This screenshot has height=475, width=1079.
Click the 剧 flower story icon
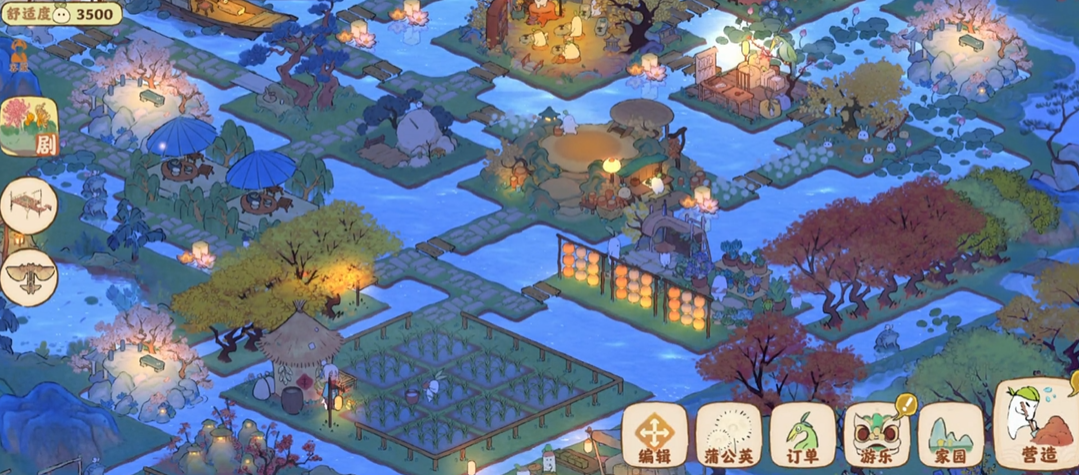[x=29, y=128]
